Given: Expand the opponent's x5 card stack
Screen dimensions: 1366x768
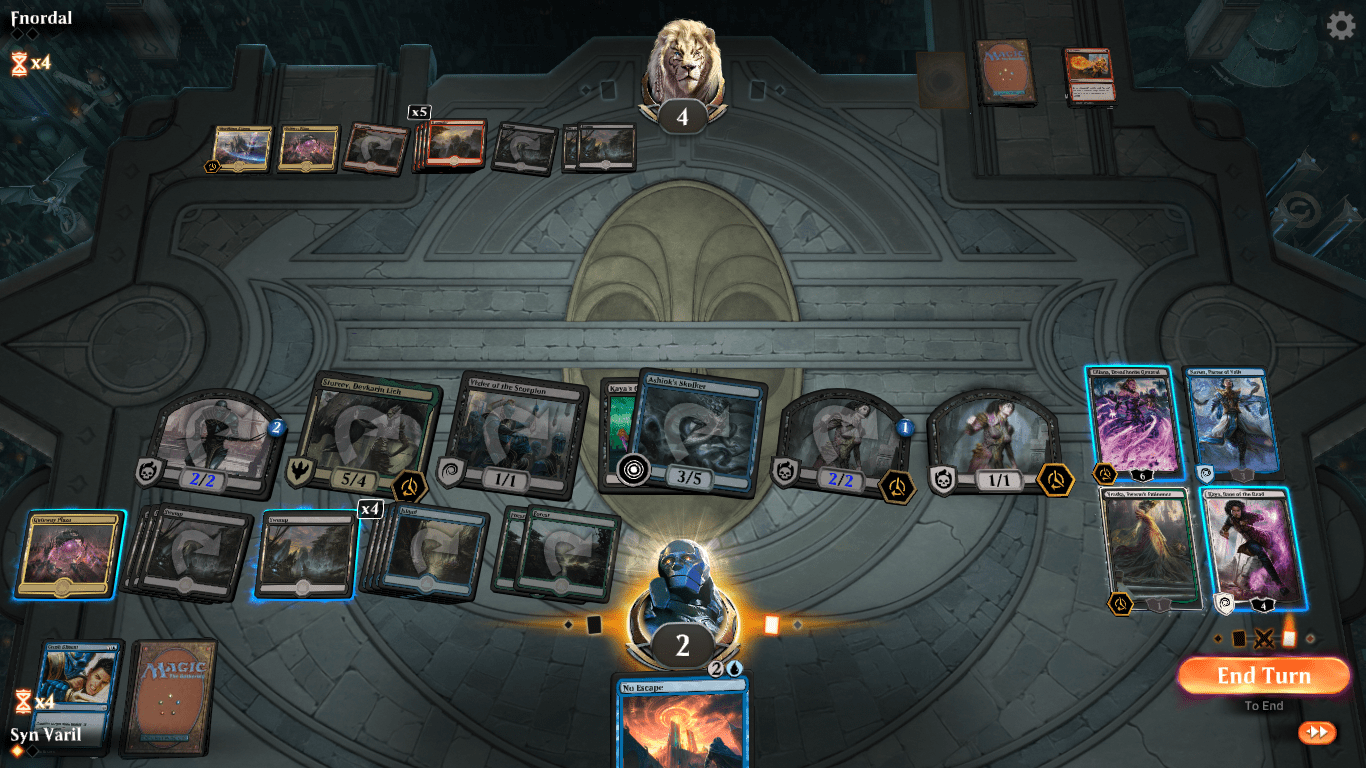Looking at the screenshot, I should point(450,145).
